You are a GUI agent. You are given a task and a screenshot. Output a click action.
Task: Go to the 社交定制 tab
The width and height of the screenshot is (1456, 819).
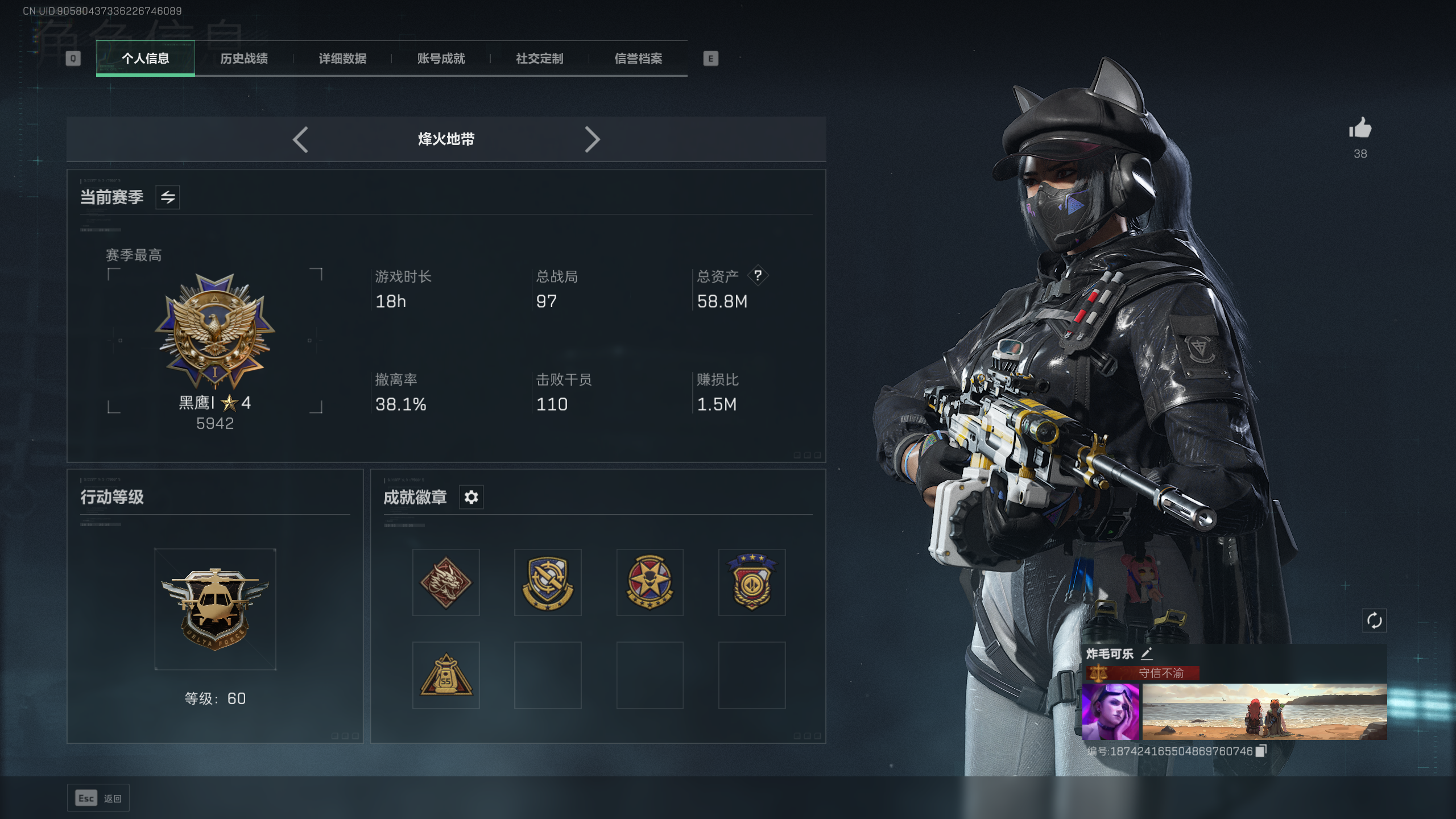[539, 59]
